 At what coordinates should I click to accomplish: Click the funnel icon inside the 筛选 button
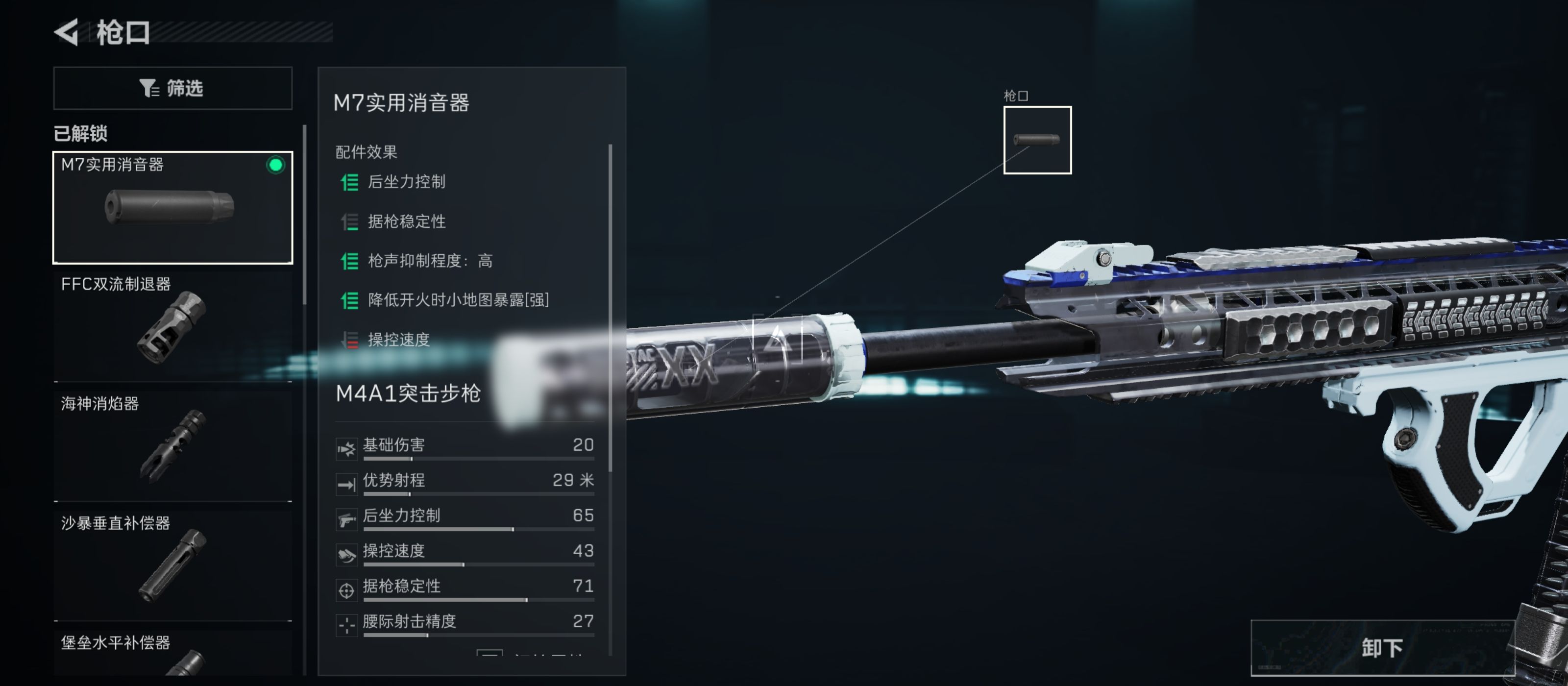(150, 88)
